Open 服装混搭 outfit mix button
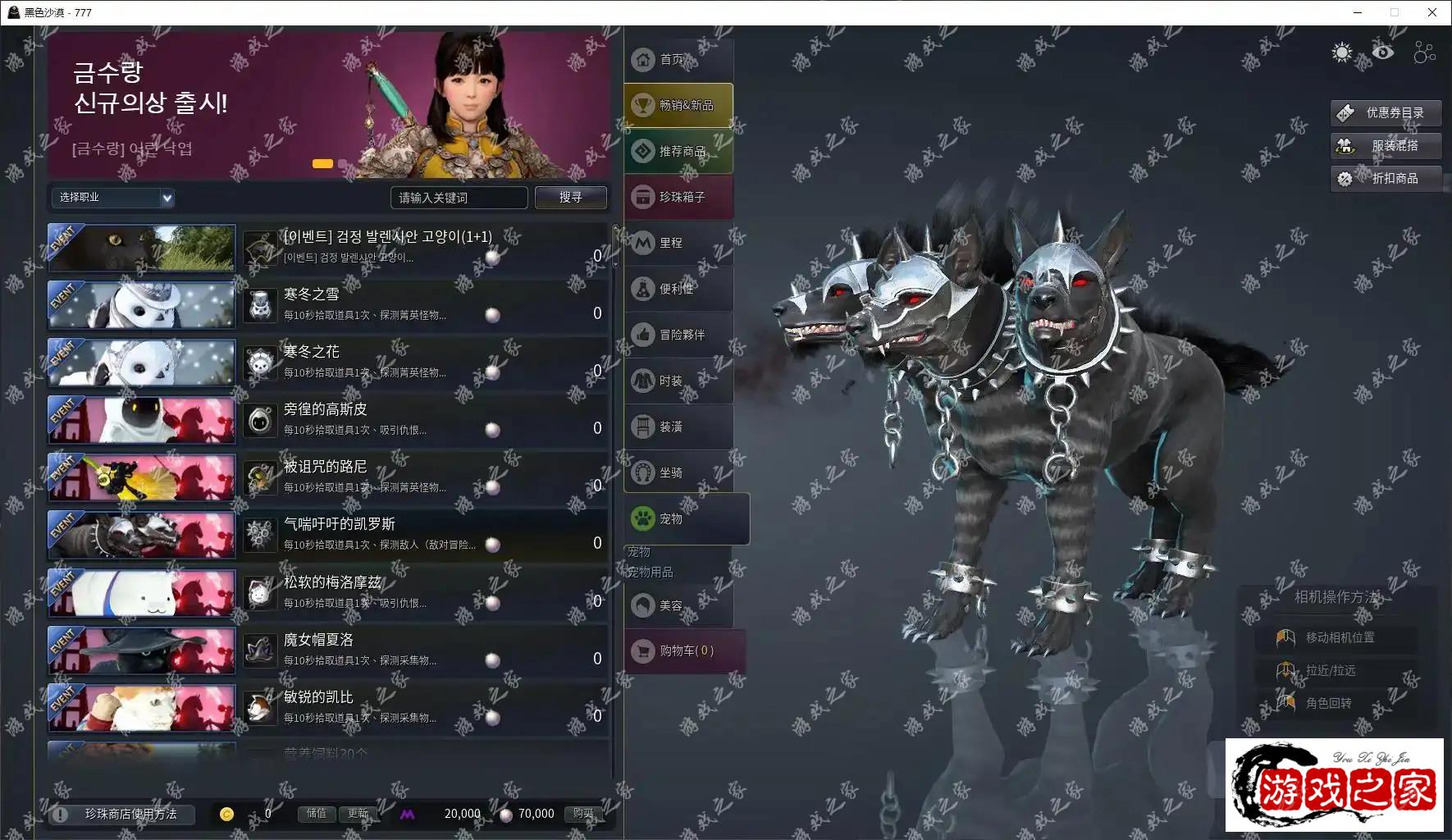 tap(1386, 146)
